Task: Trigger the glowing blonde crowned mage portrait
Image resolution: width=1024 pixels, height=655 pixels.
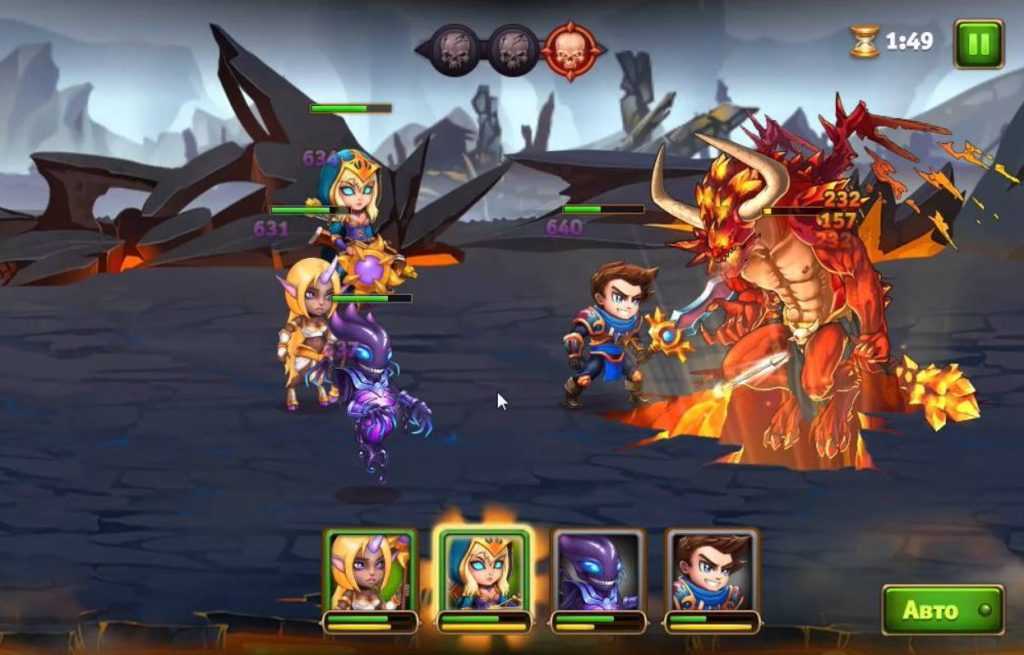Action: pos(484,572)
